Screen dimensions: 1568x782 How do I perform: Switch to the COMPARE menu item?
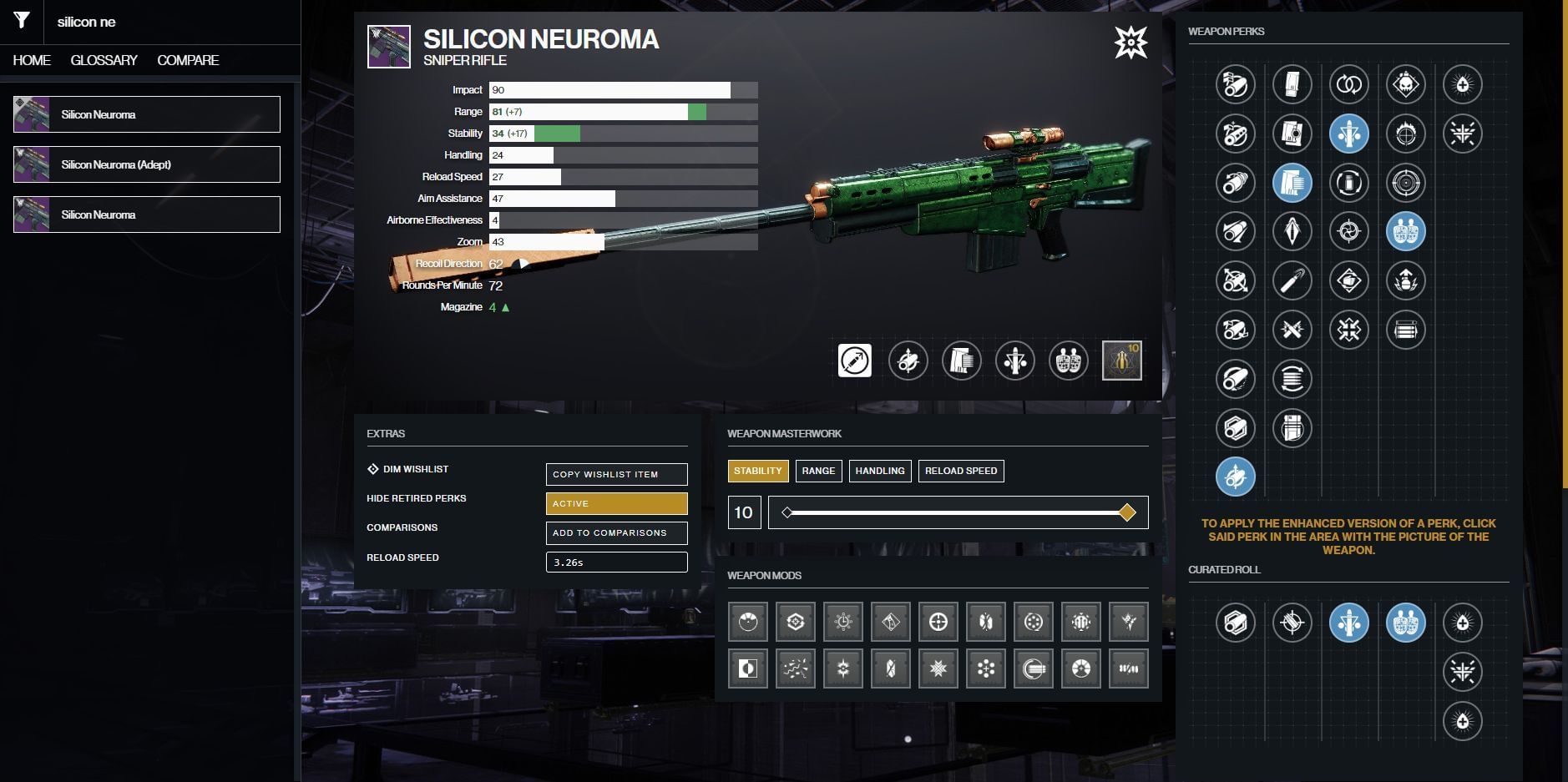click(x=188, y=59)
